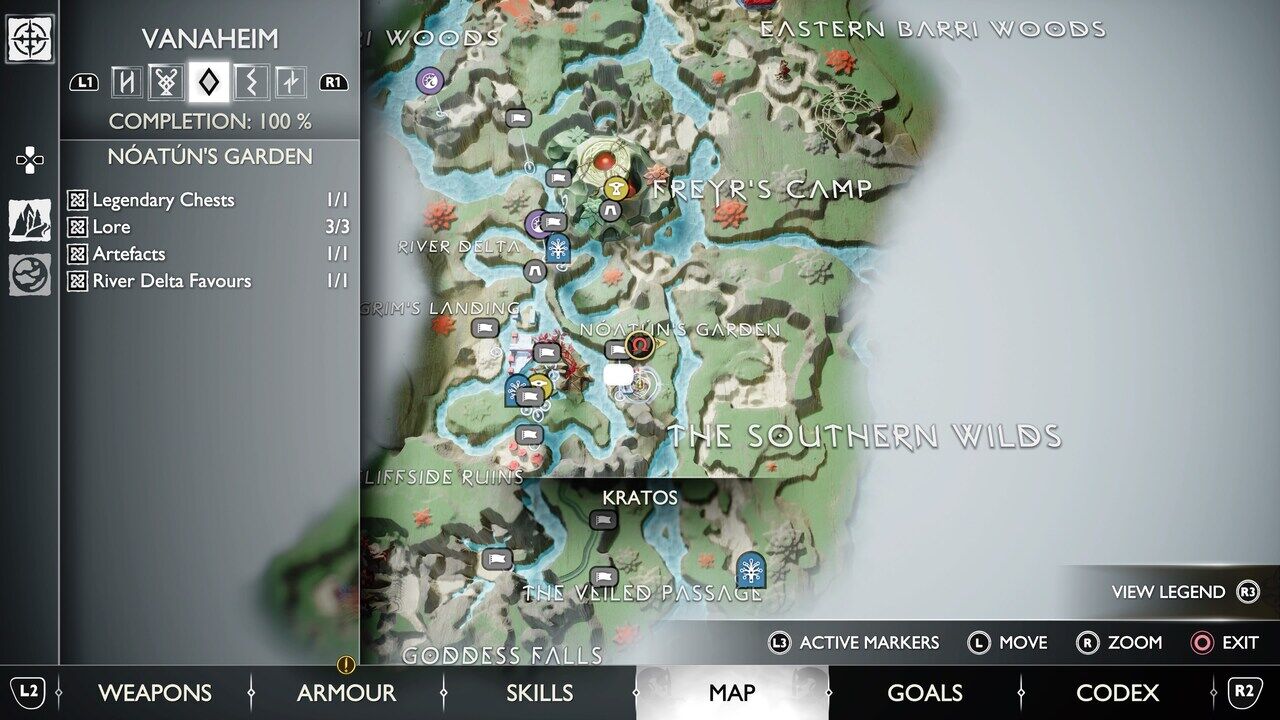
Task: Select the Lore collectible row
Action: (x=208, y=227)
